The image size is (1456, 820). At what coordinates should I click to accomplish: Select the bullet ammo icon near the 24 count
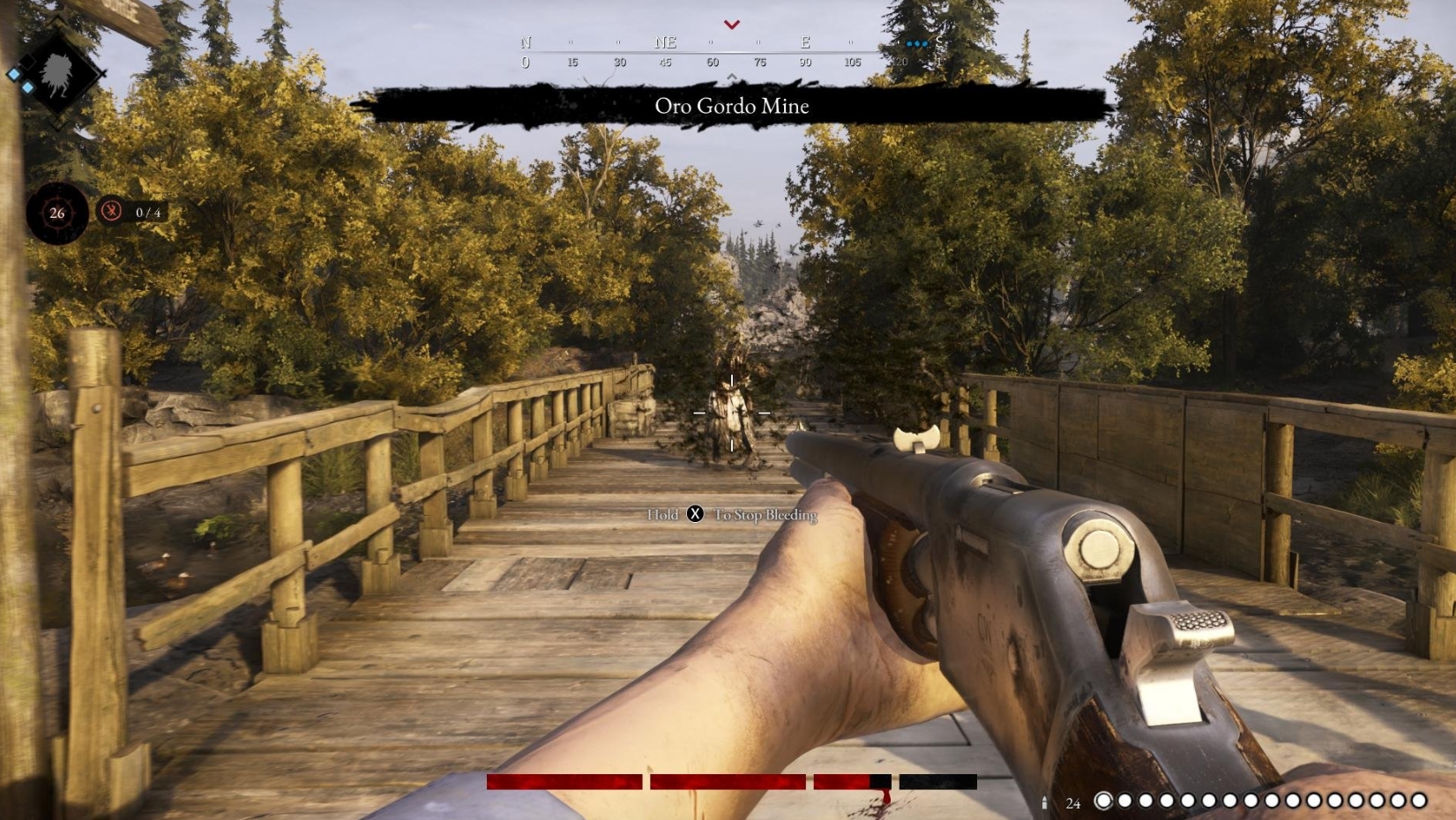coord(1046,803)
